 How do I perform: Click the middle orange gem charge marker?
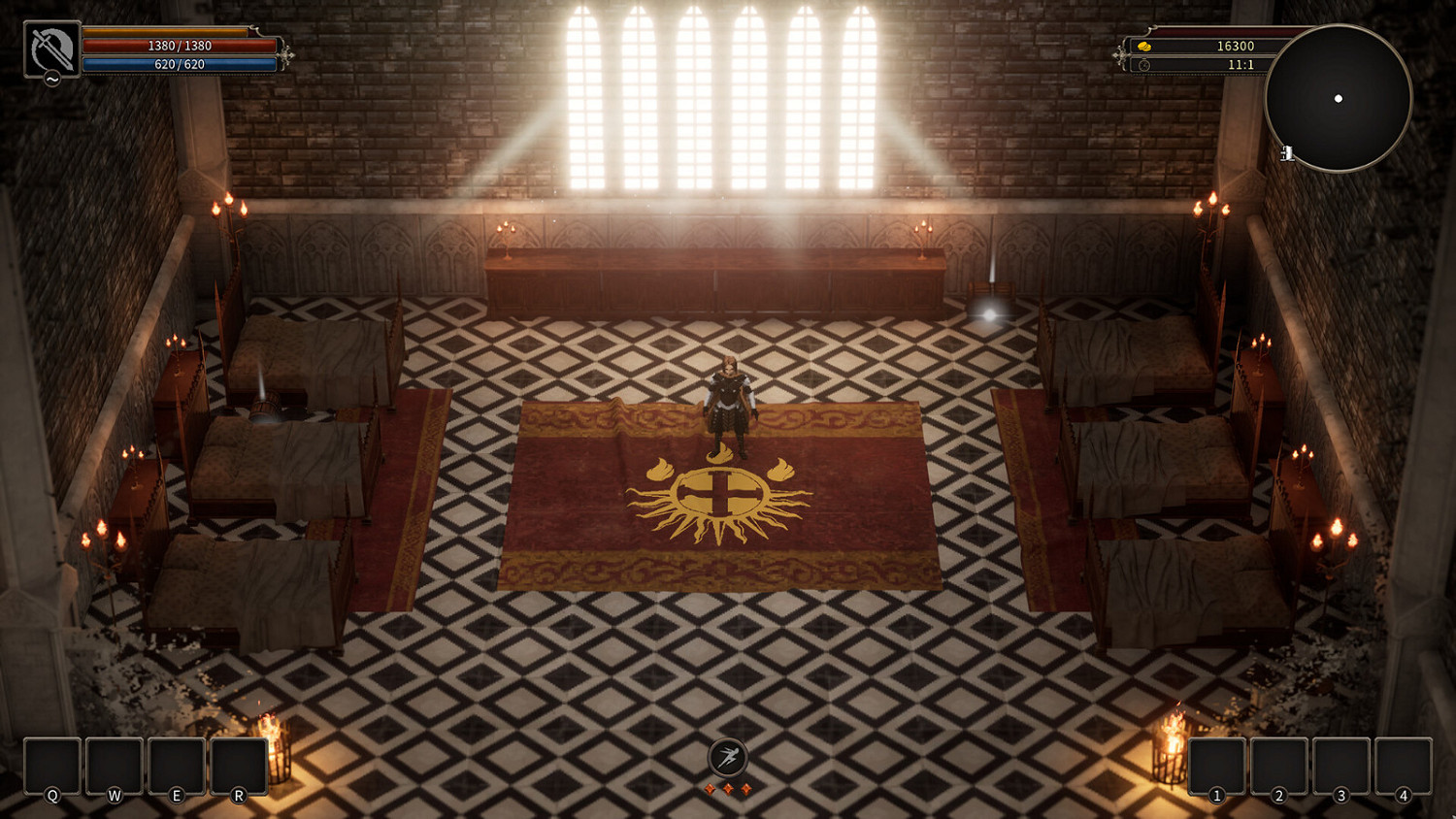(729, 791)
